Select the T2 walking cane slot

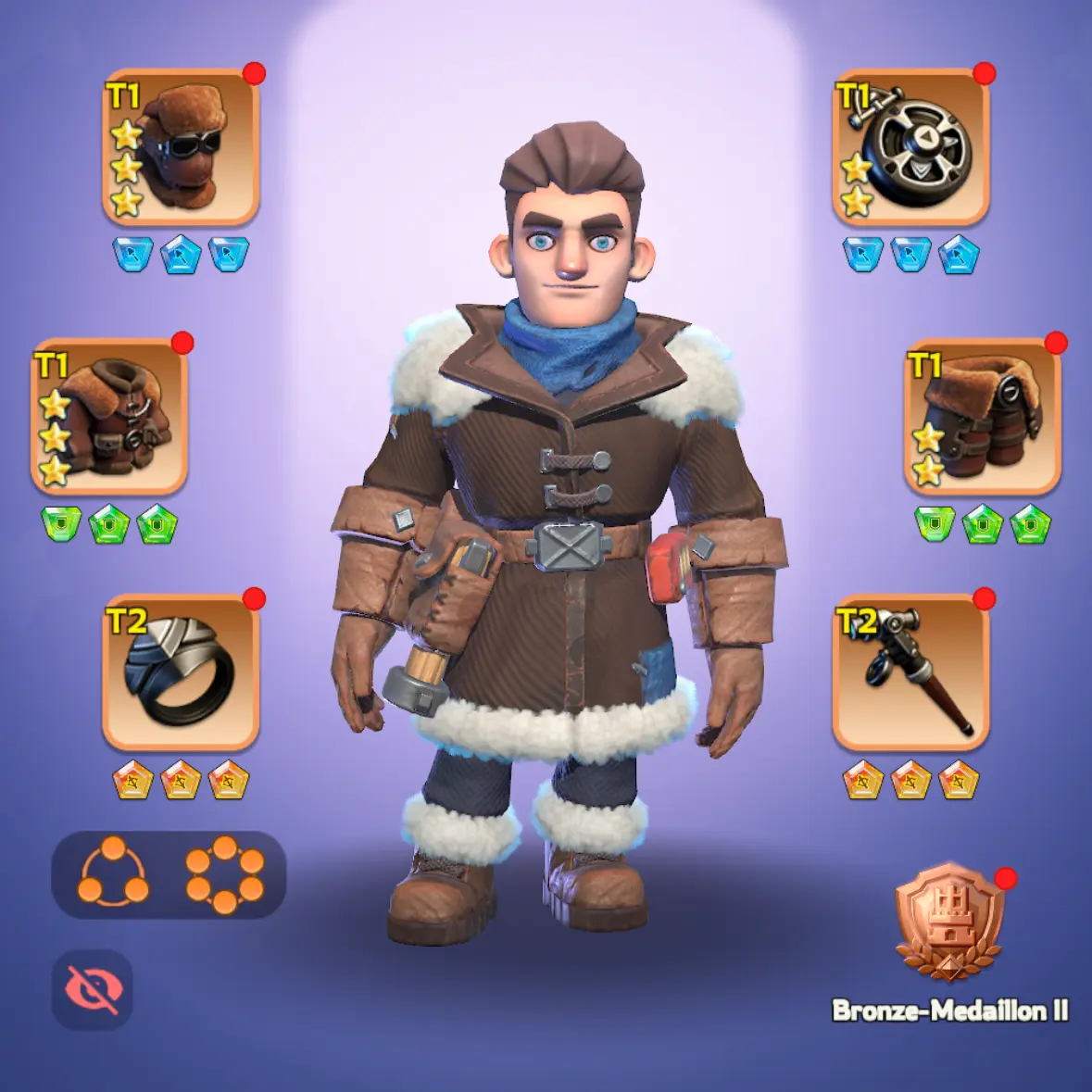pos(910,672)
